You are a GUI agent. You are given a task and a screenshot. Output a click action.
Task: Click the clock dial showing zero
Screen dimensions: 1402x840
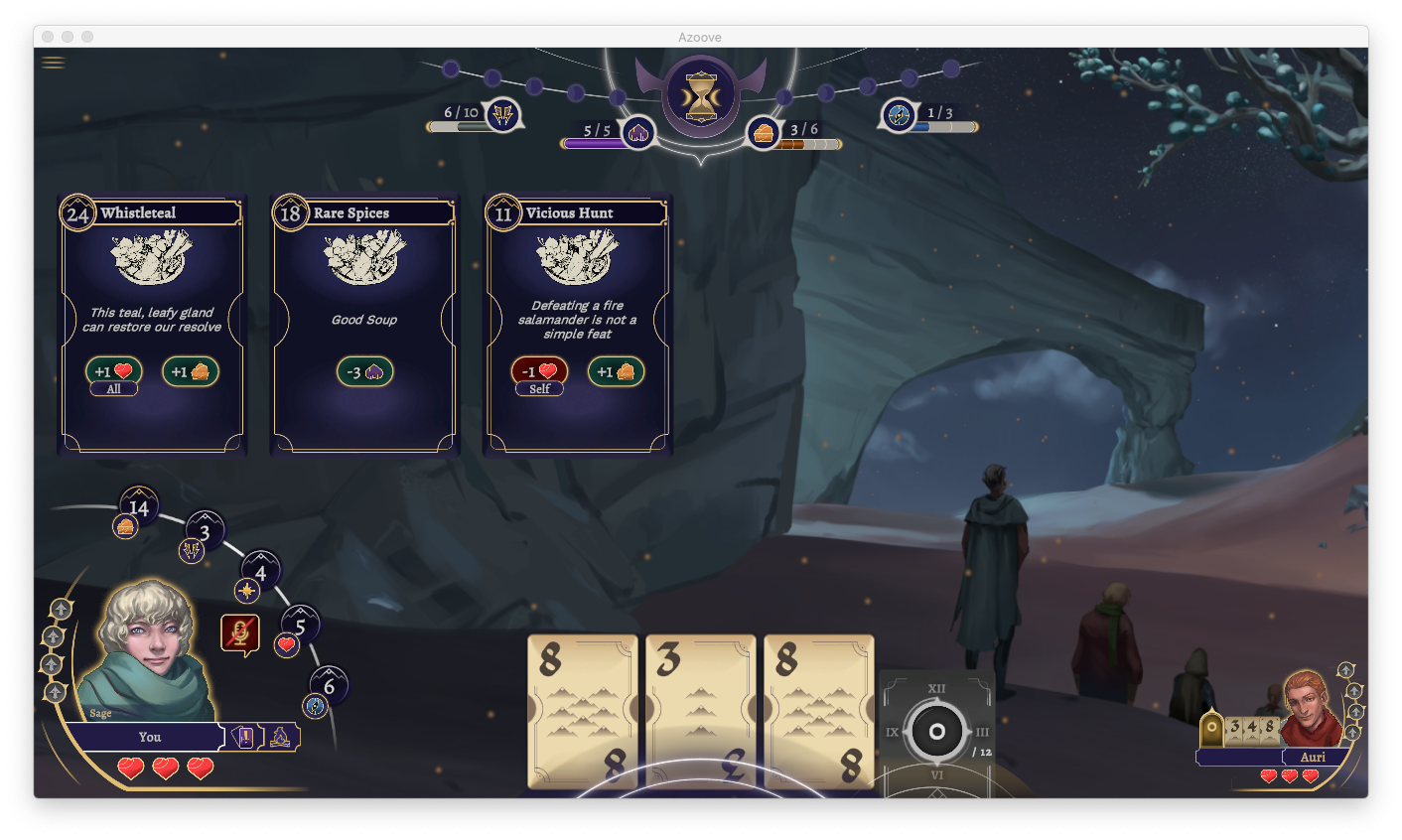(935, 733)
